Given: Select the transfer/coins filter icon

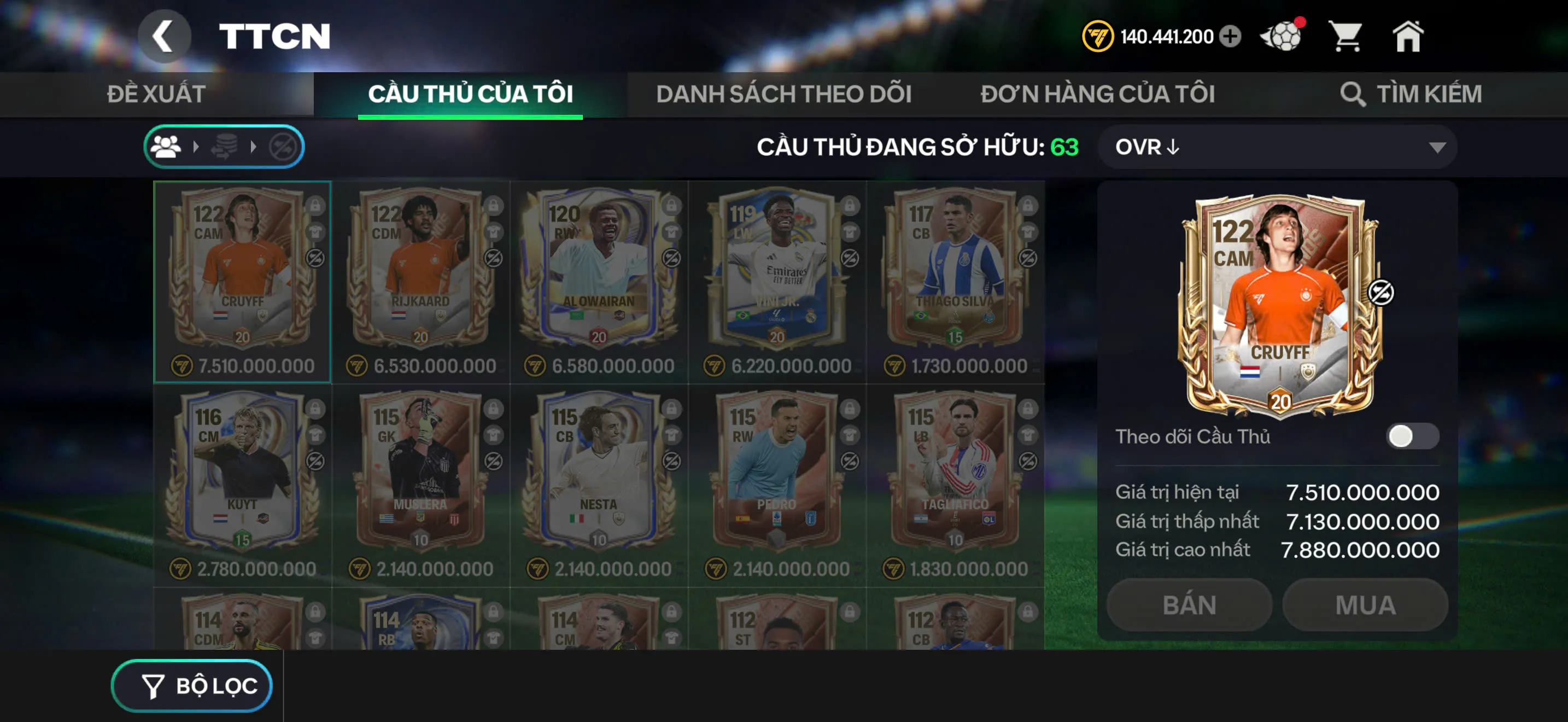Looking at the screenshot, I should tap(224, 146).
